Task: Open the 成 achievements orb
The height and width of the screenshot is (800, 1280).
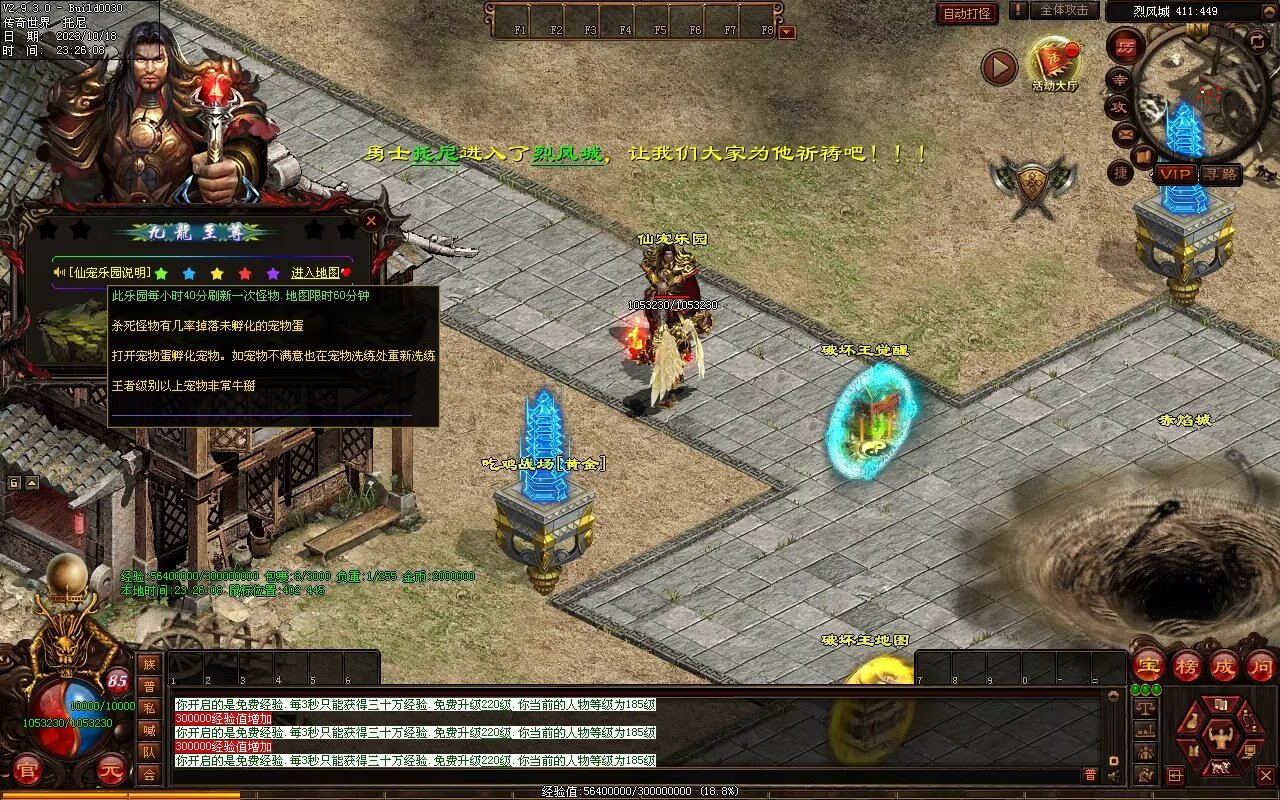Action: (x=1224, y=666)
